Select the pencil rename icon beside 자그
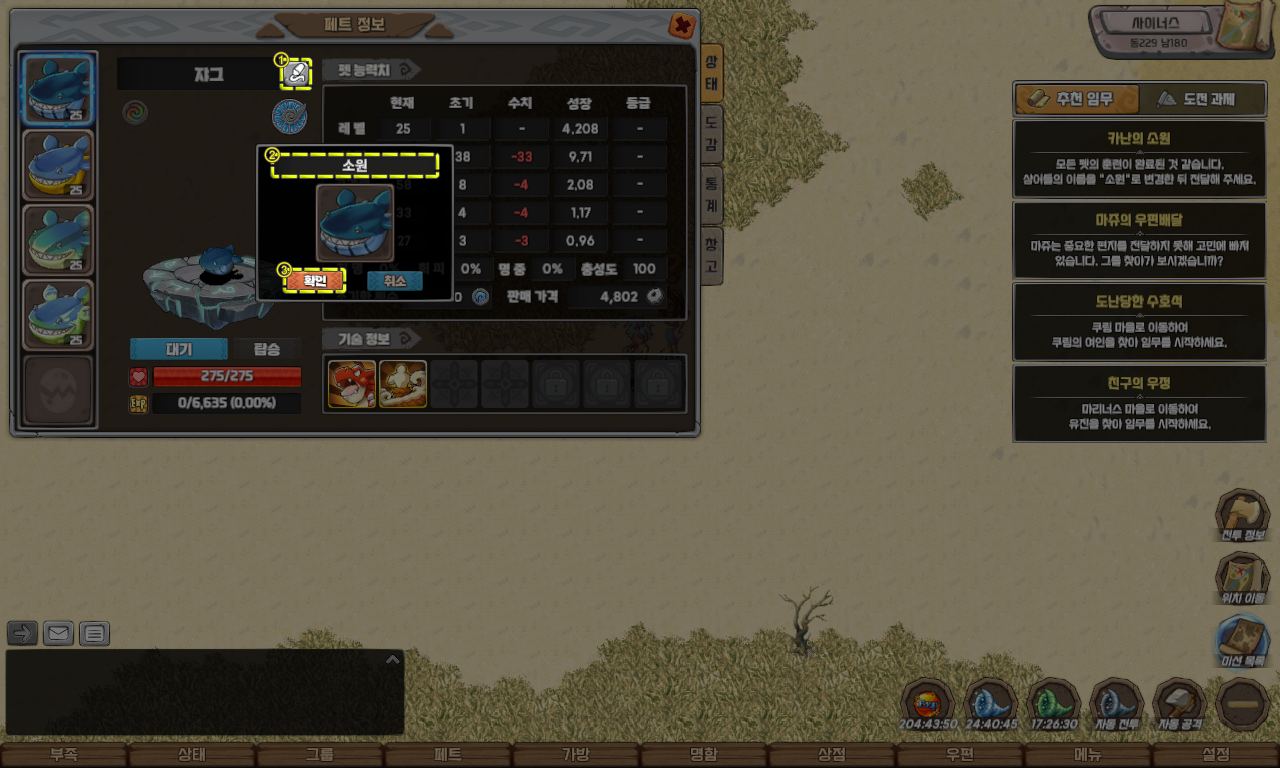Image resolution: width=1280 pixels, height=768 pixels. coord(295,73)
